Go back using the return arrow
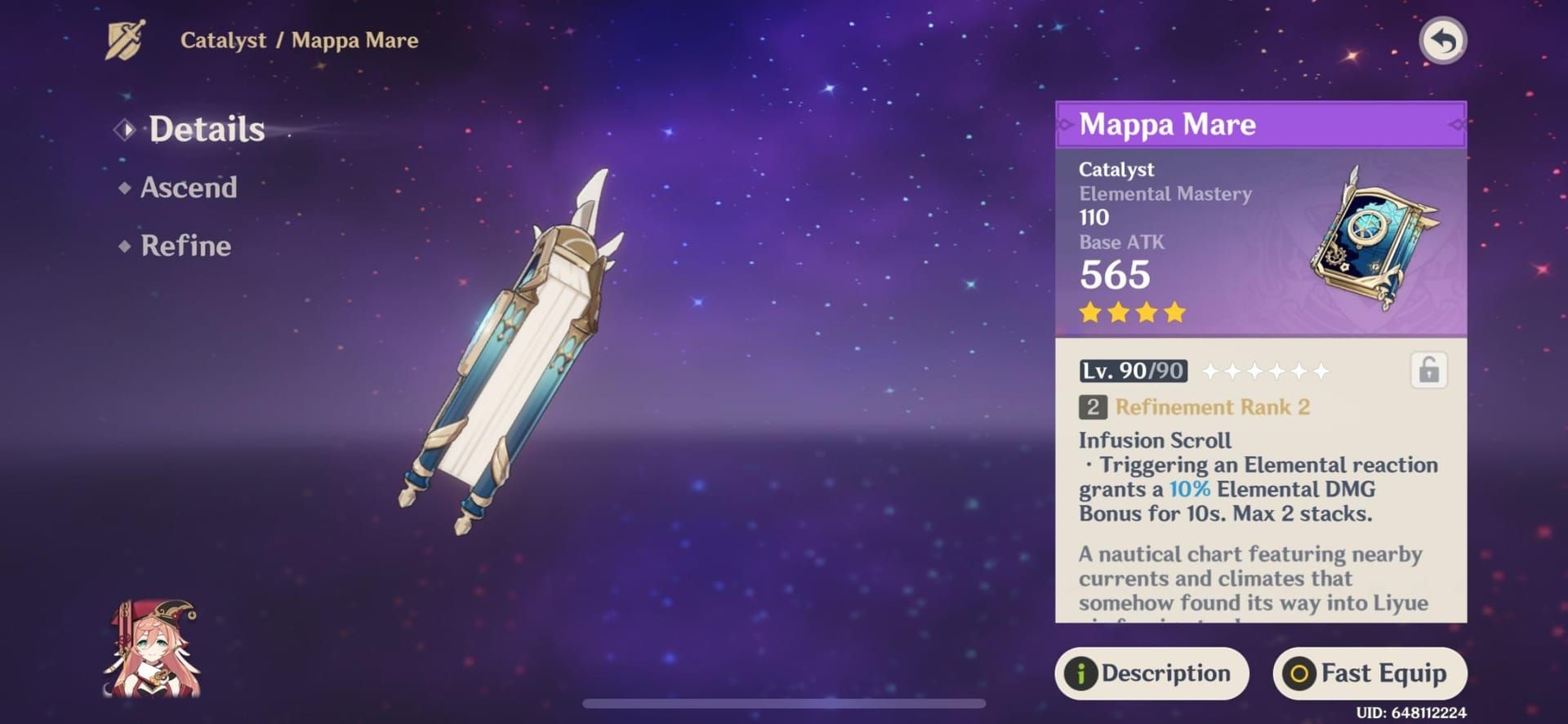Screen dimensions: 1568x724 coord(1442,41)
